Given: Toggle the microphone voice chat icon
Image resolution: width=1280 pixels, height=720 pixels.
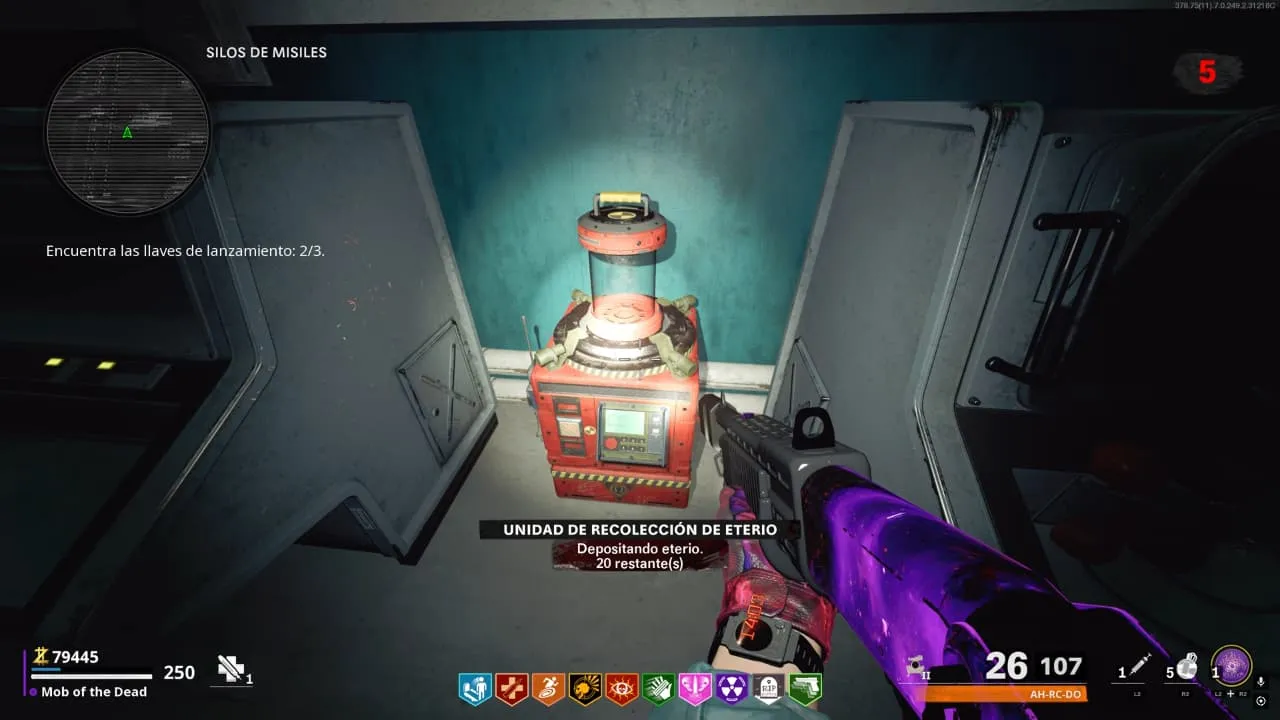Looking at the screenshot, I should [1260, 682].
